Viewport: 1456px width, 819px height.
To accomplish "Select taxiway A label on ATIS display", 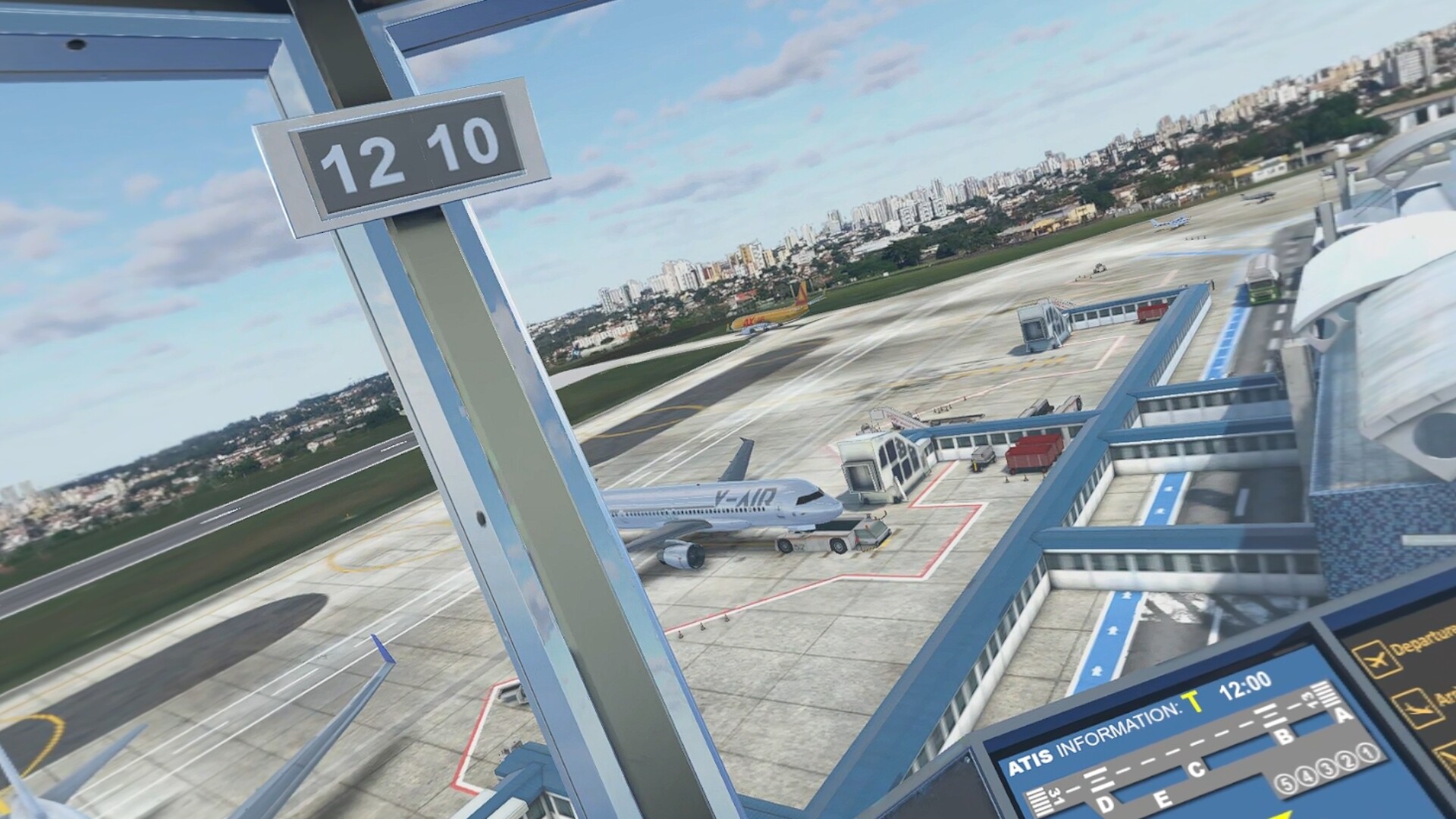I will click(1341, 715).
